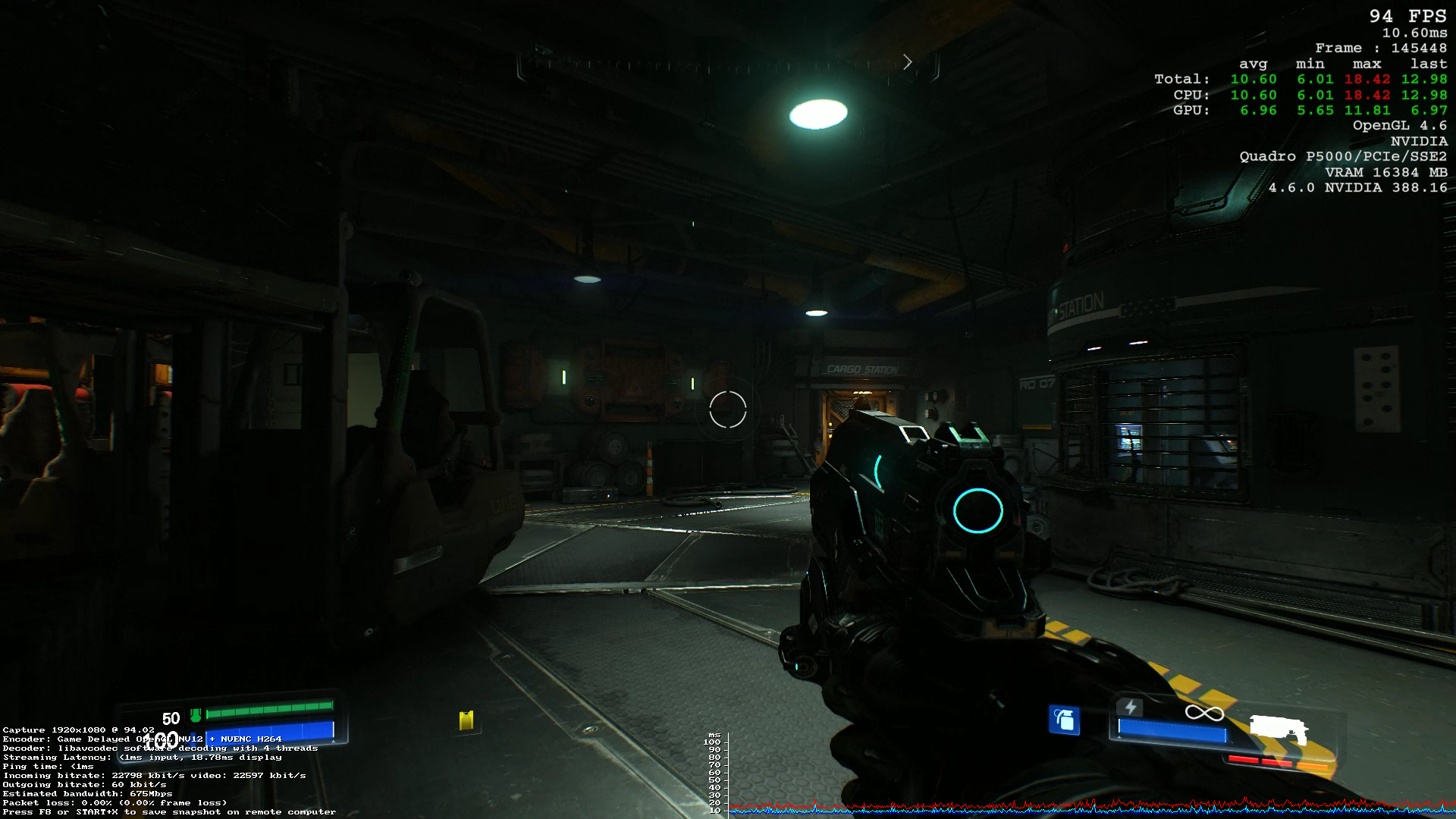
Task: Click the yellow keycard icon
Action: click(x=466, y=720)
